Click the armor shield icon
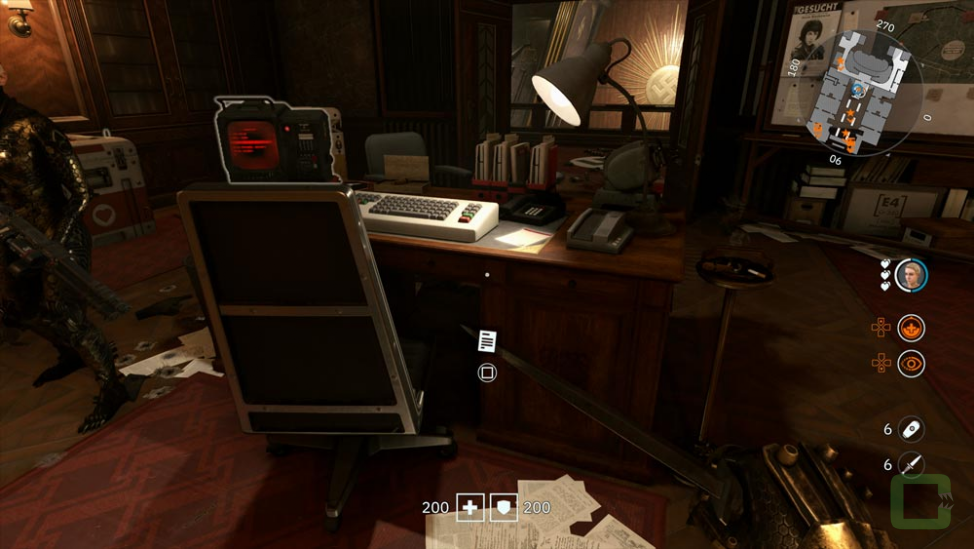974x549 pixels. coord(503,508)
